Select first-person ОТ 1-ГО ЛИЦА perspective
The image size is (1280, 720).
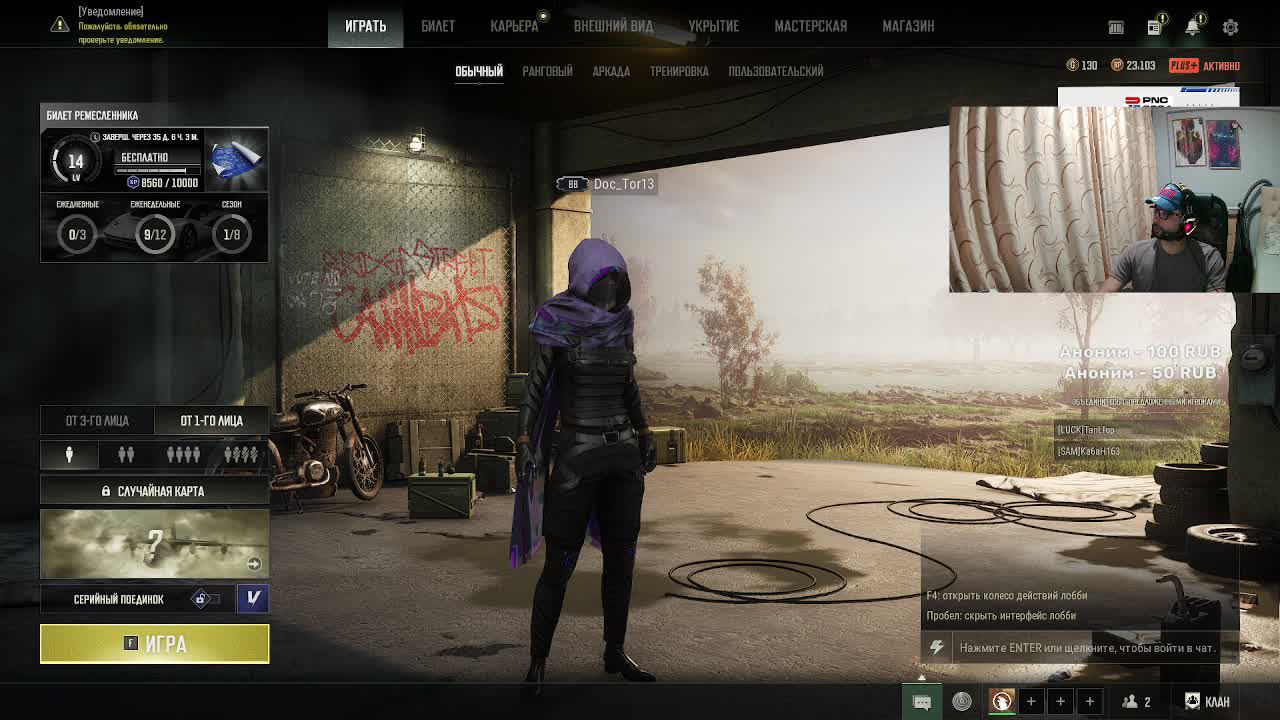pos(211,421)
